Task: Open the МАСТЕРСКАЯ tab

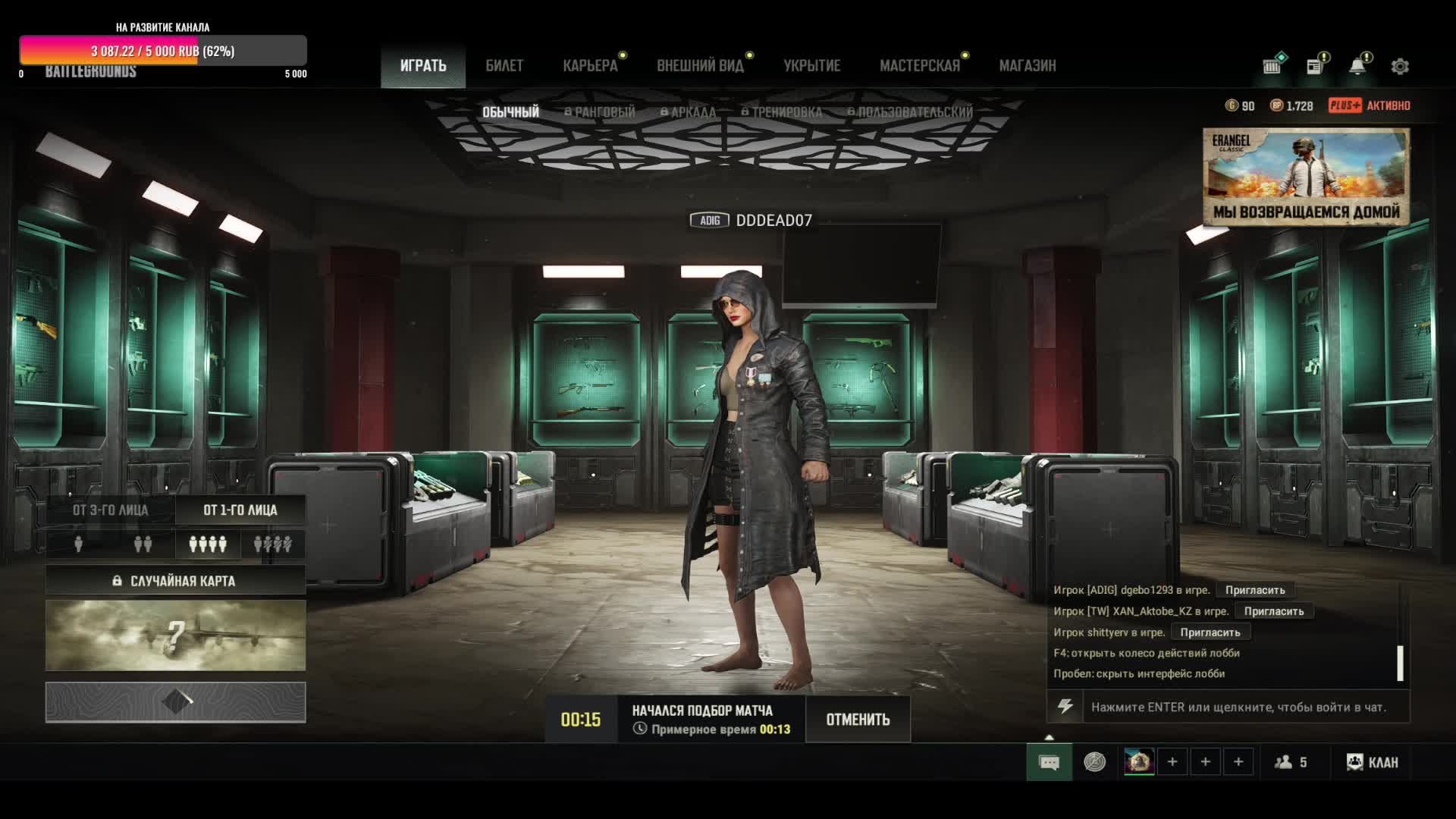Action: point(919,66)
